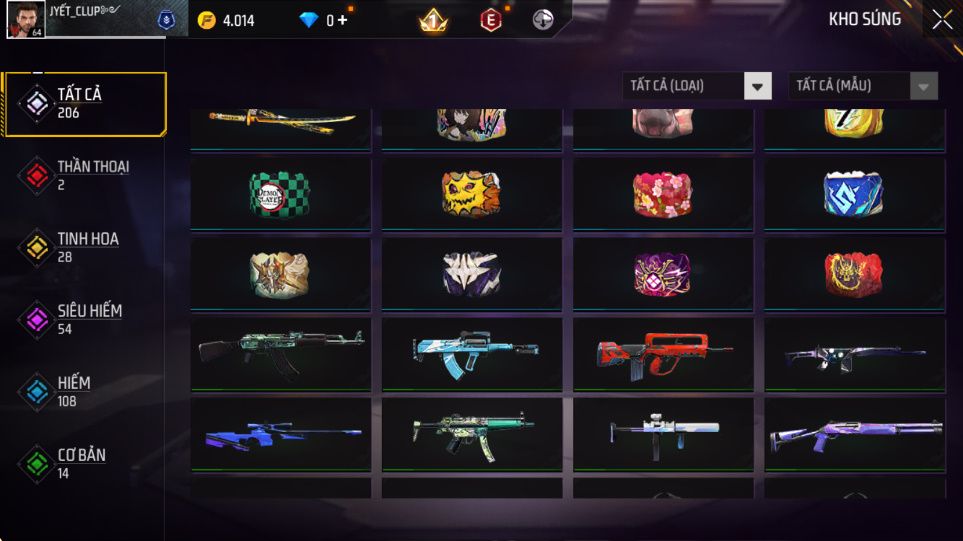This screenshot has width=963, height=541.
Task: Close the Kho Súng weapon vault
Action: [941, 20]
